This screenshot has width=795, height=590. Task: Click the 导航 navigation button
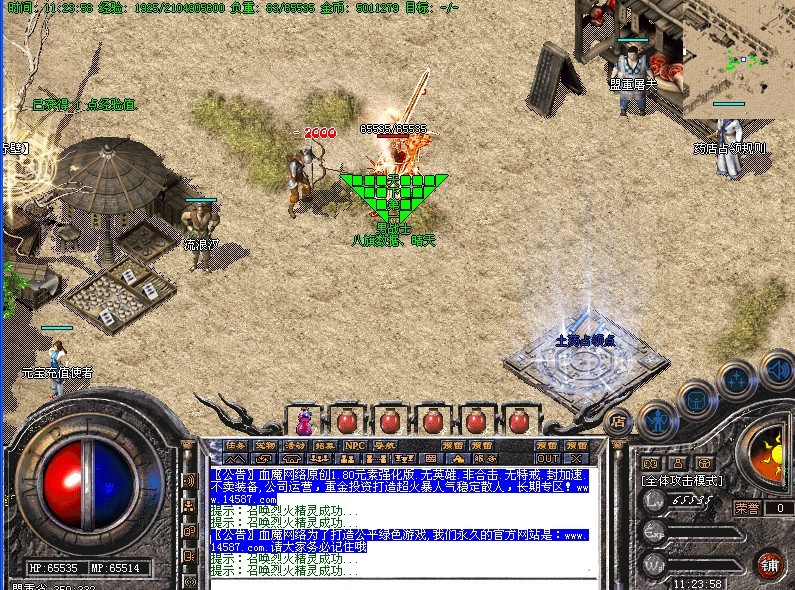[x=385, y=445]
